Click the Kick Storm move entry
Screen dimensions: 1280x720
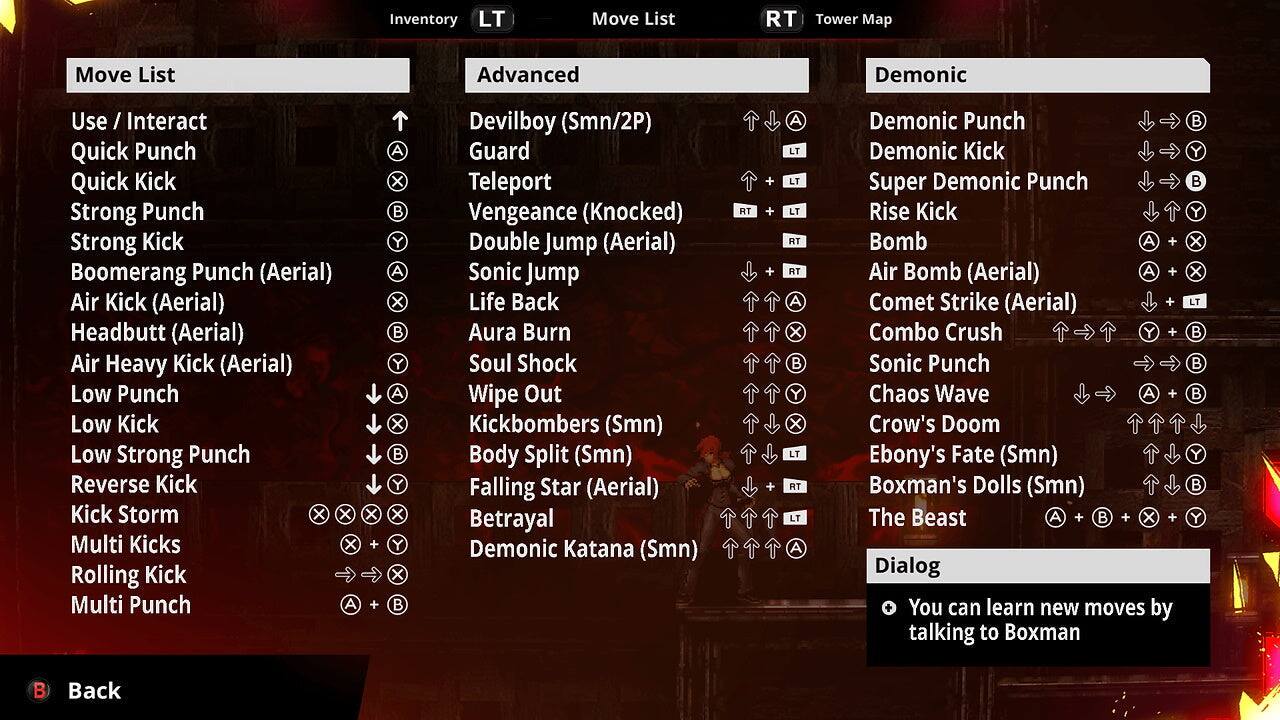[124, 514]
